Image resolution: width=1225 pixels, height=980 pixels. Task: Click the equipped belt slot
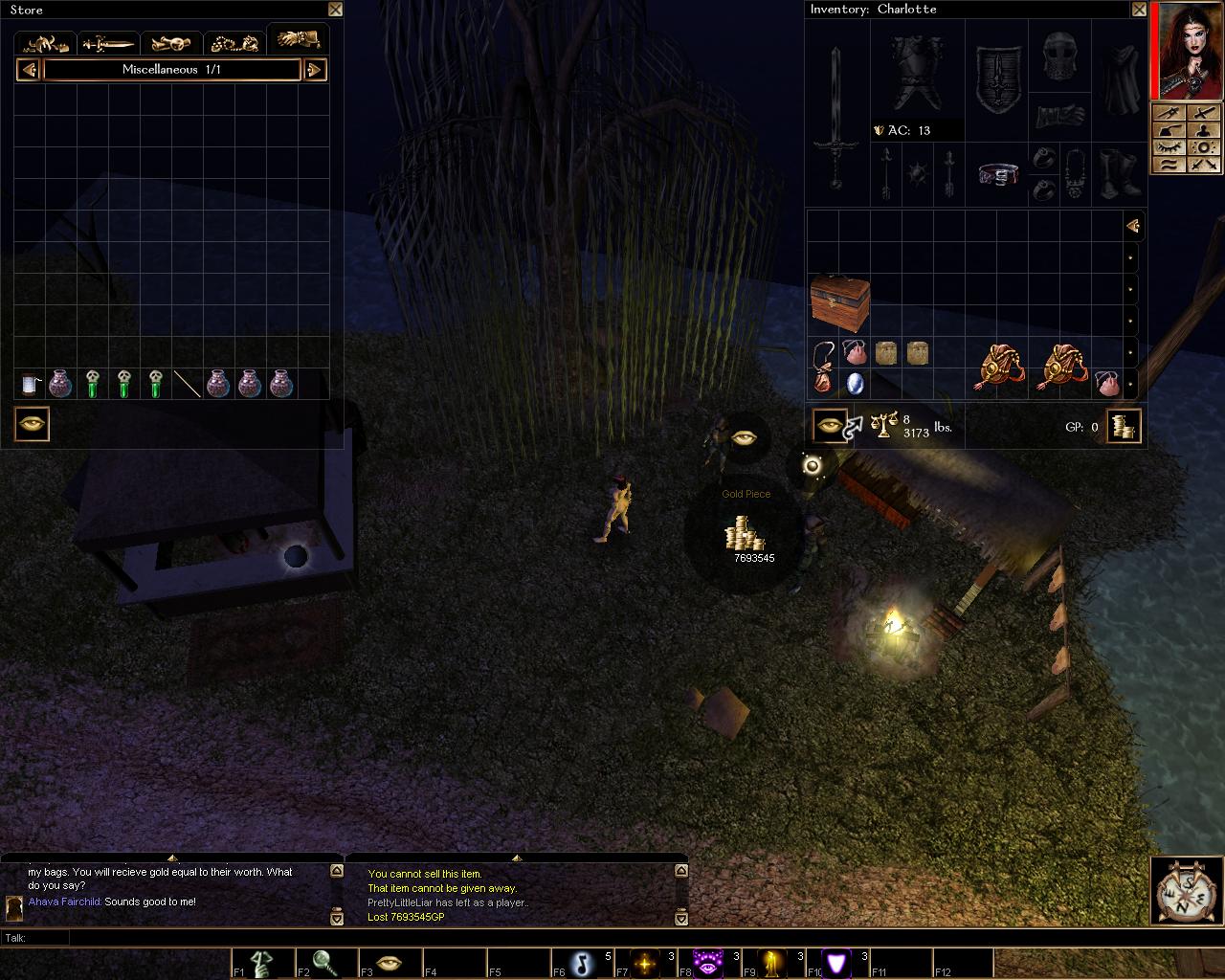998,175
